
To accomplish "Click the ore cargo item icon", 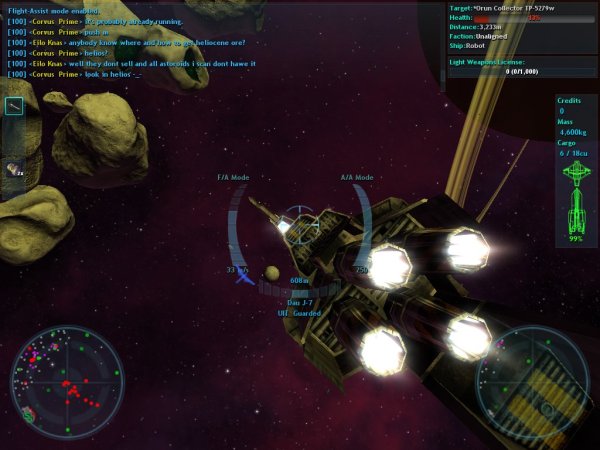I will point(14,169).
